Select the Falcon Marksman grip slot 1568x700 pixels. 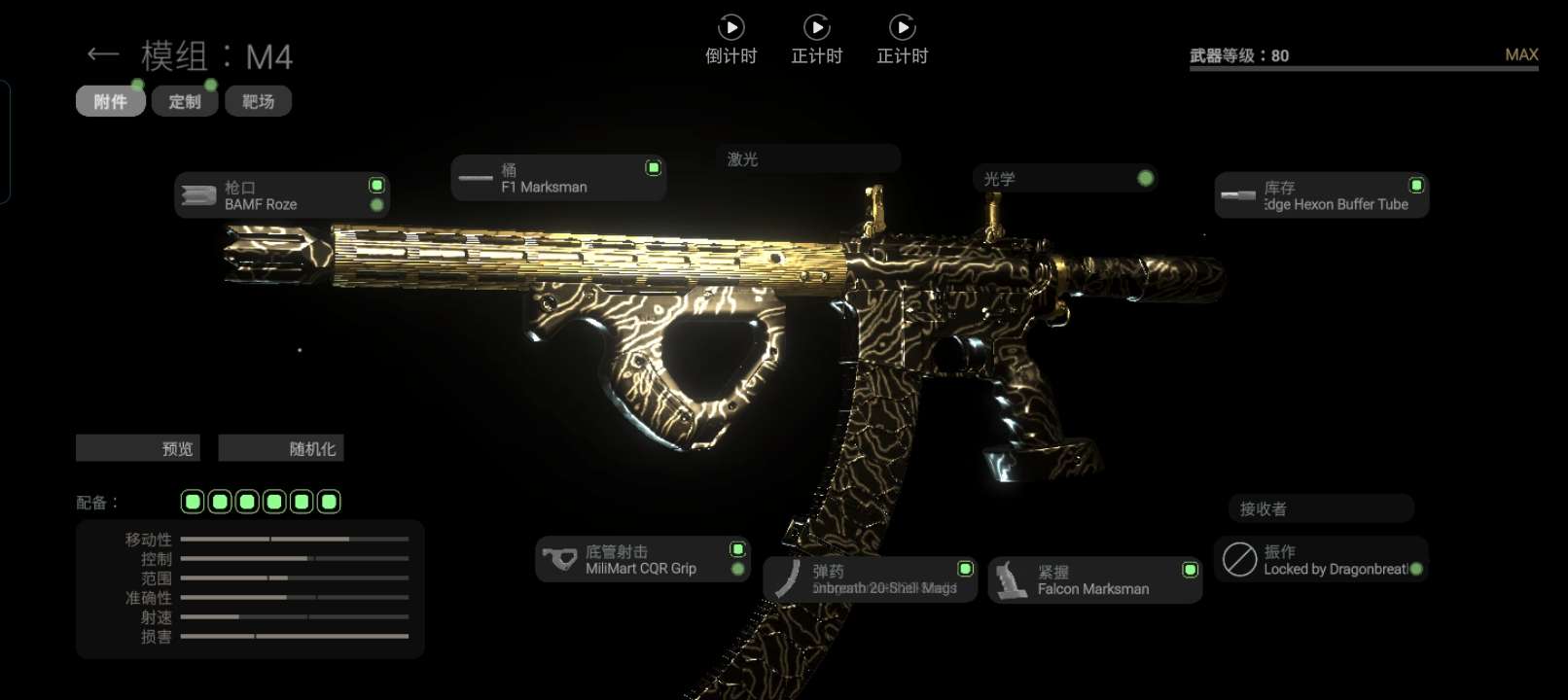pyautogui.click(x=1094, y=580)
